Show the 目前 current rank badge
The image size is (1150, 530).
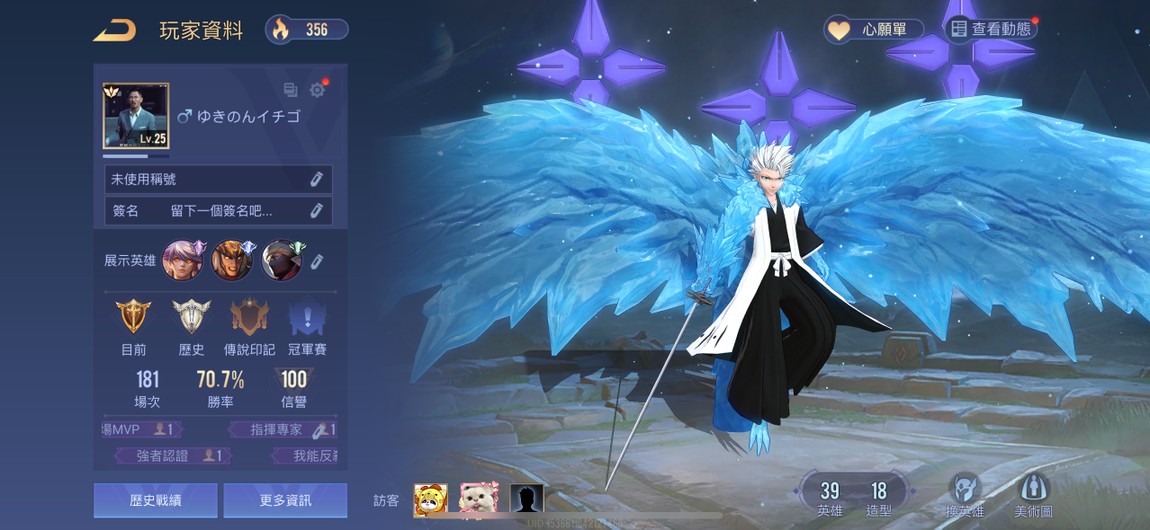point(134,318)
